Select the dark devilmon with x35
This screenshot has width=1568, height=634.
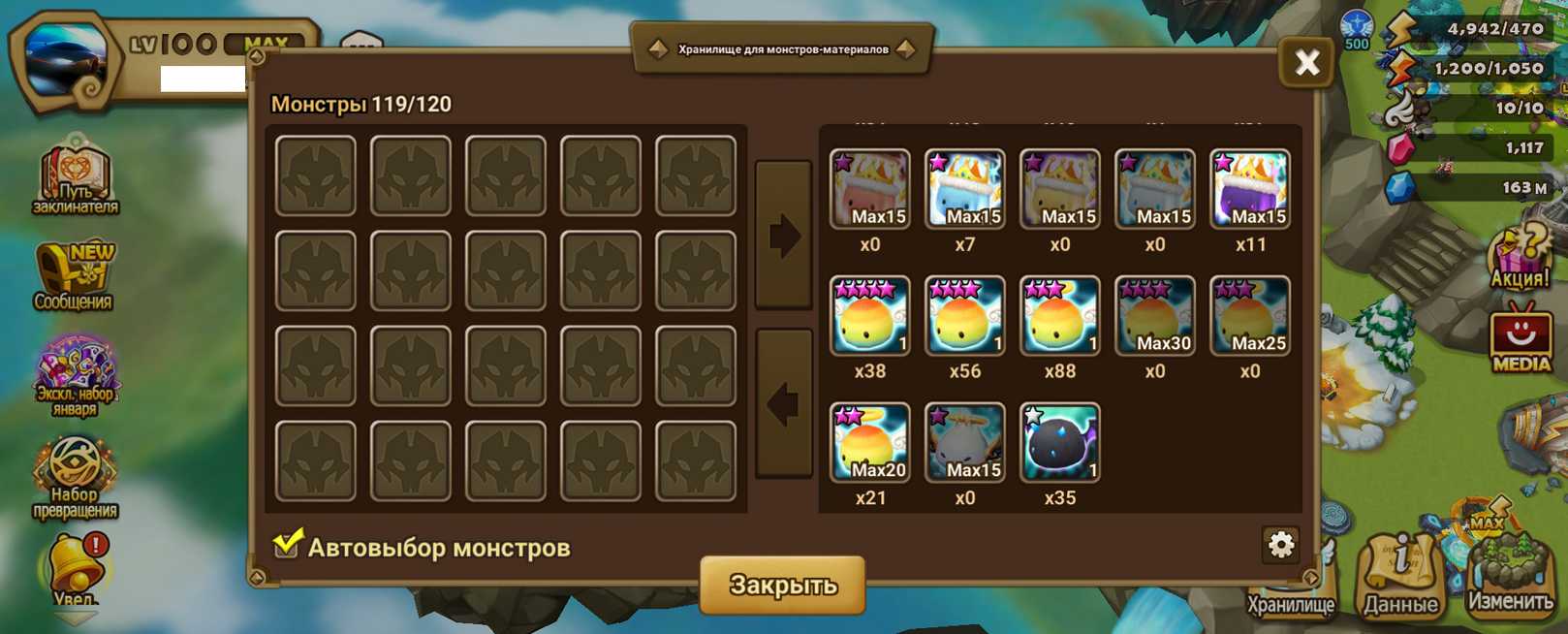coord(1059,443)
